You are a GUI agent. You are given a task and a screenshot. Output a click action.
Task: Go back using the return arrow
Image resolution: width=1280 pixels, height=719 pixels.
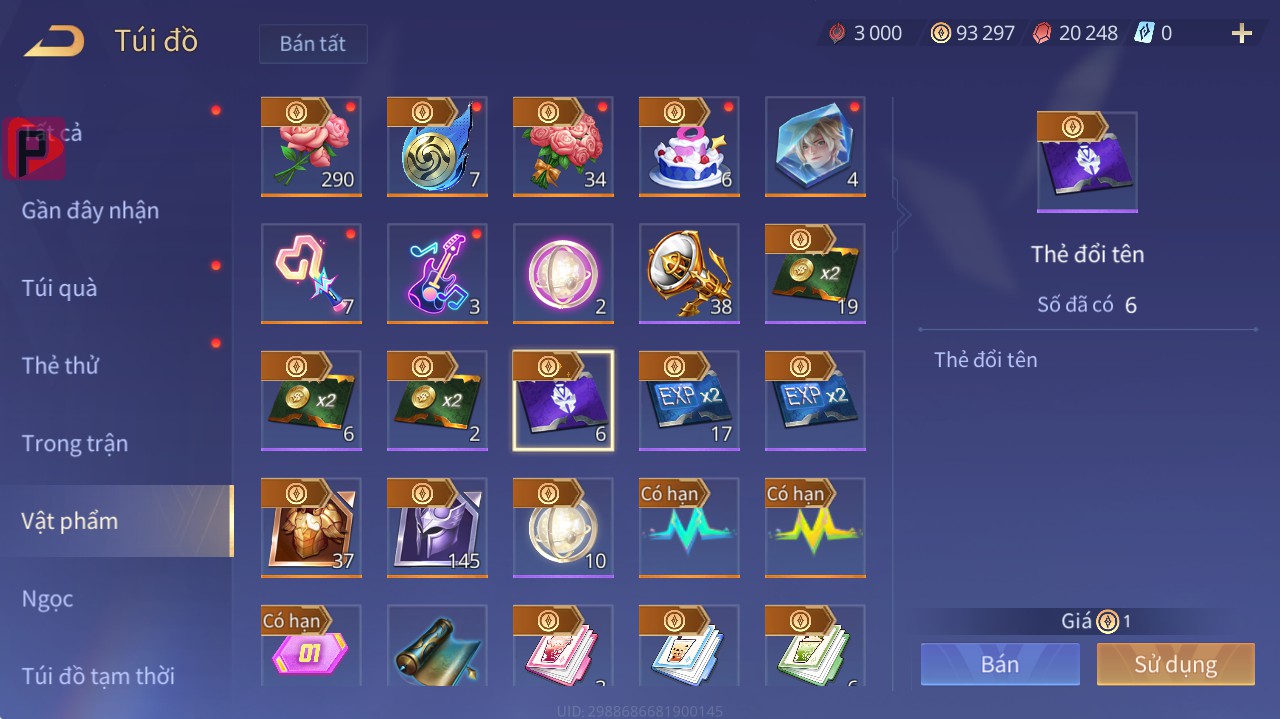click(x=55, y=41)
